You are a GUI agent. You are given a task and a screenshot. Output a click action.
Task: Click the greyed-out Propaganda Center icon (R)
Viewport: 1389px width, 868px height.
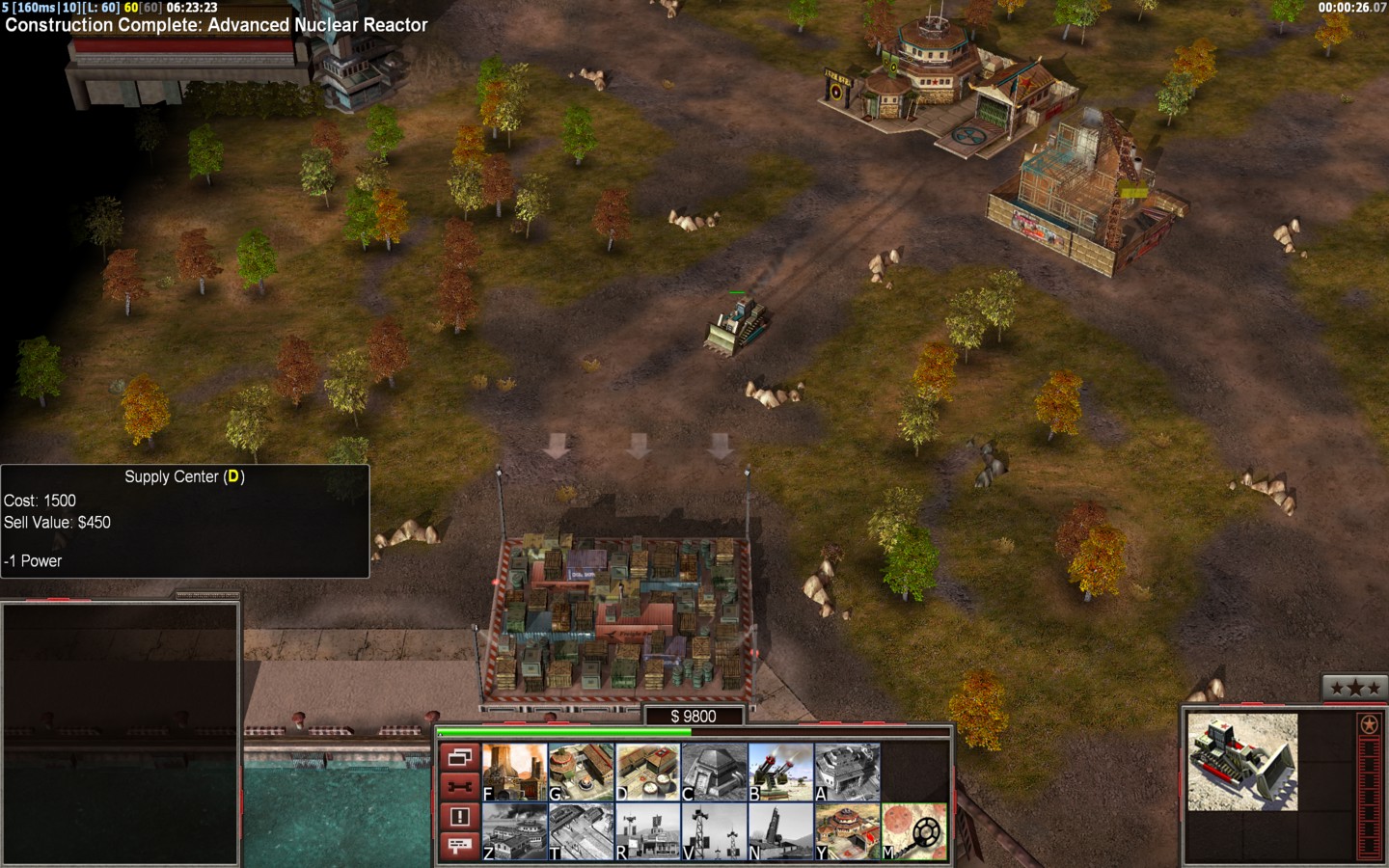[x=648, y=831]
